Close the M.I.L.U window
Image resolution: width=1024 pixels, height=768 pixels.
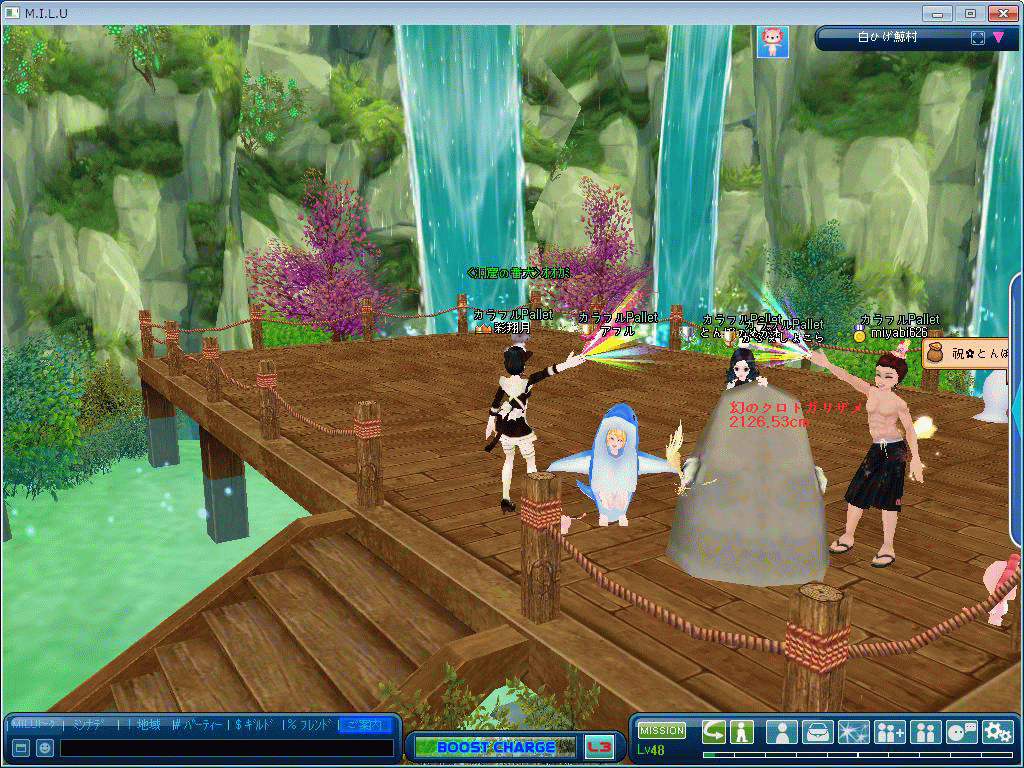[1002, 13]
